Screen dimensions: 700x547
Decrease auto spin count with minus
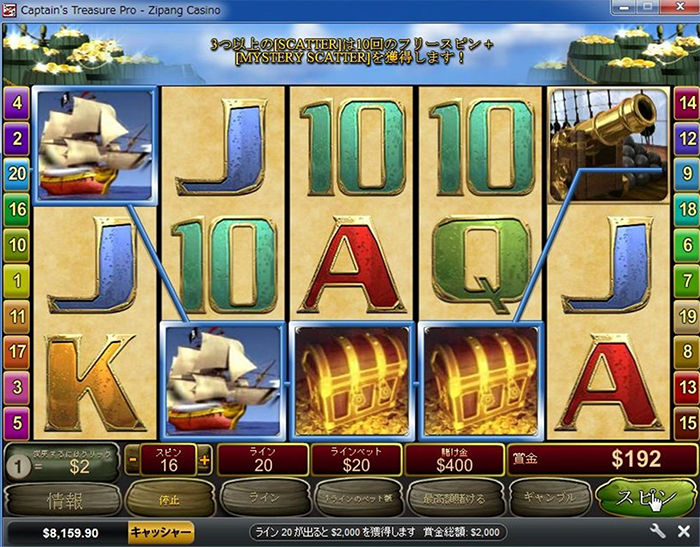(133, 461)
